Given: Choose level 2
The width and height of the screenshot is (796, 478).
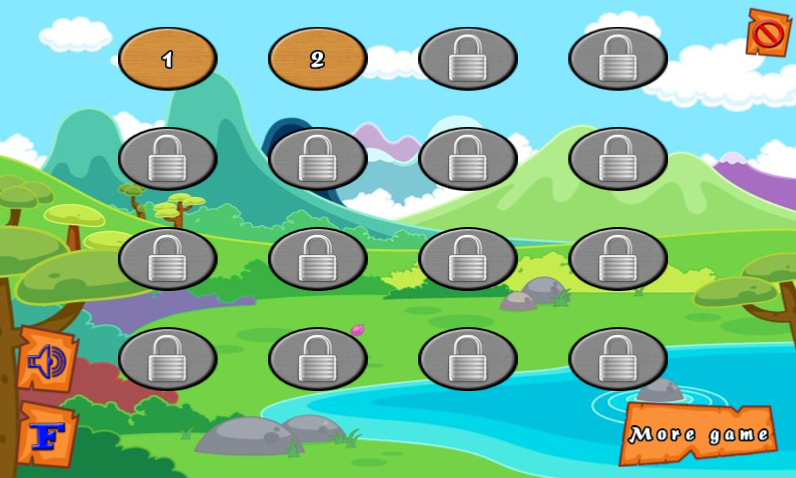Looking at the screenshot, I should (x=317, y=59).
